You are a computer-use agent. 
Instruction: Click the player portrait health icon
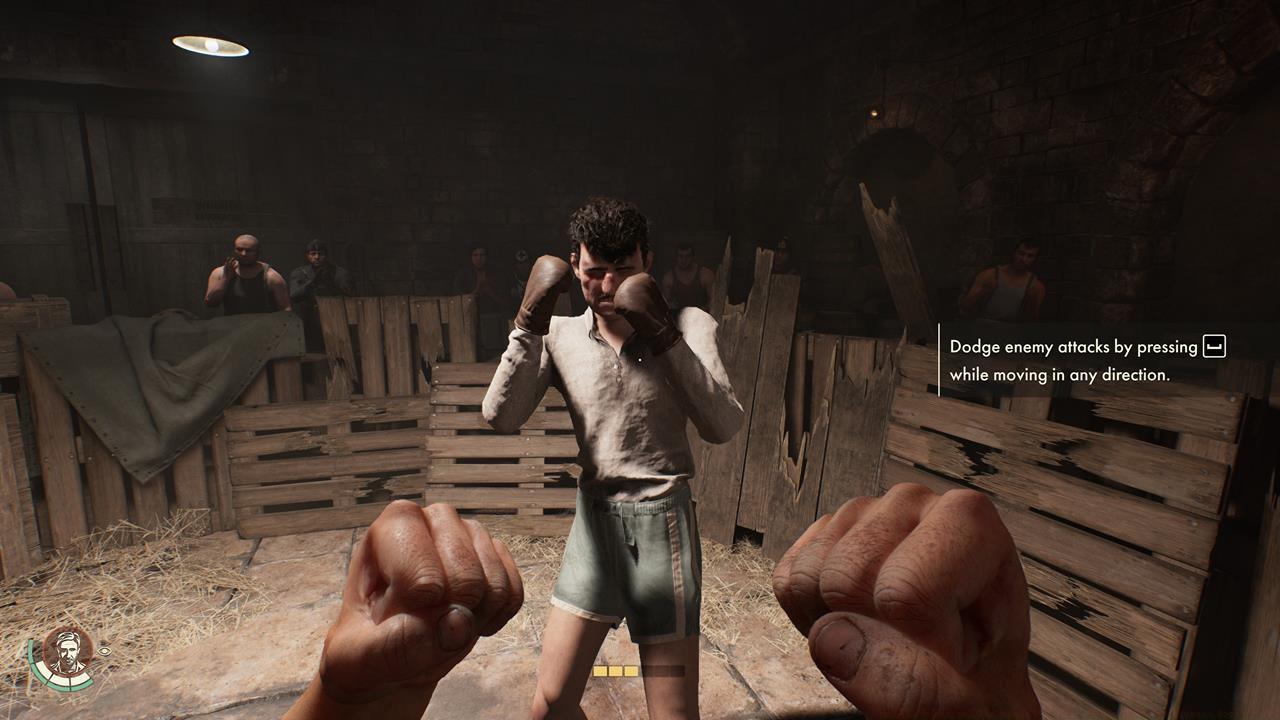tap(67, 651)
